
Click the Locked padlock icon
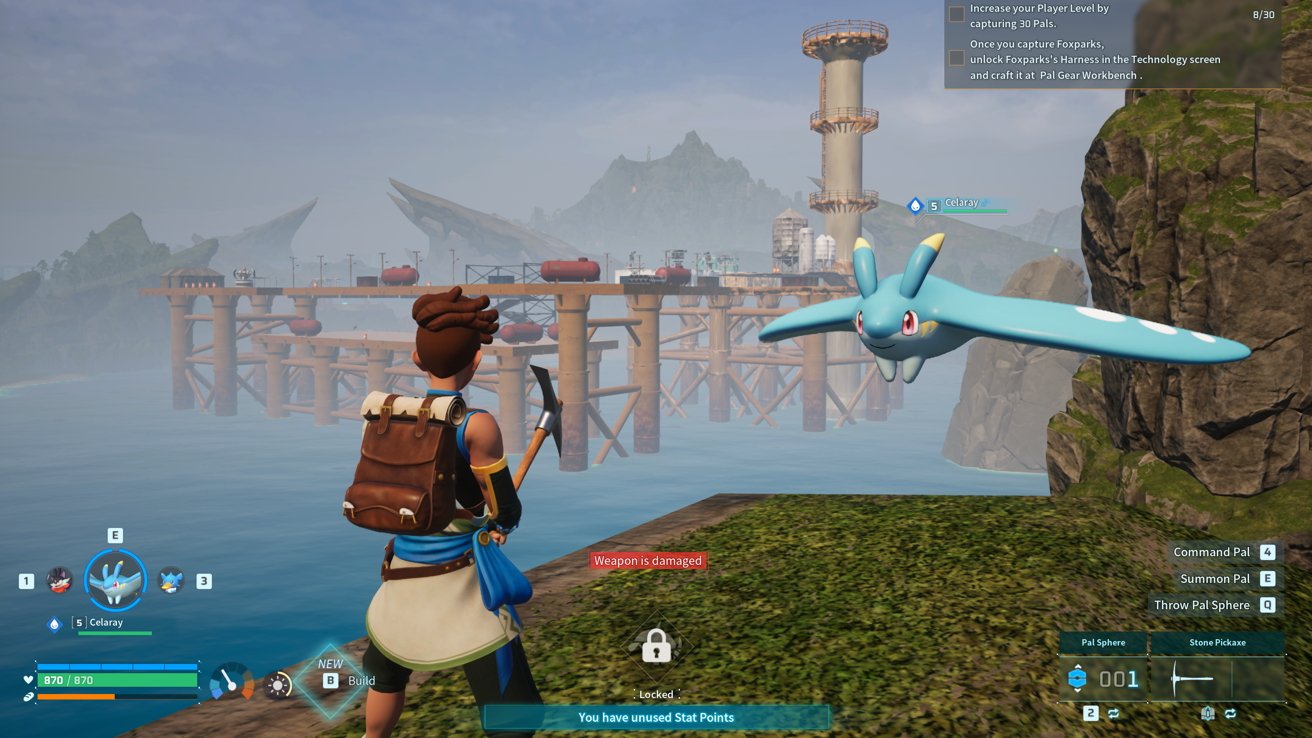[x=656, y=647]
